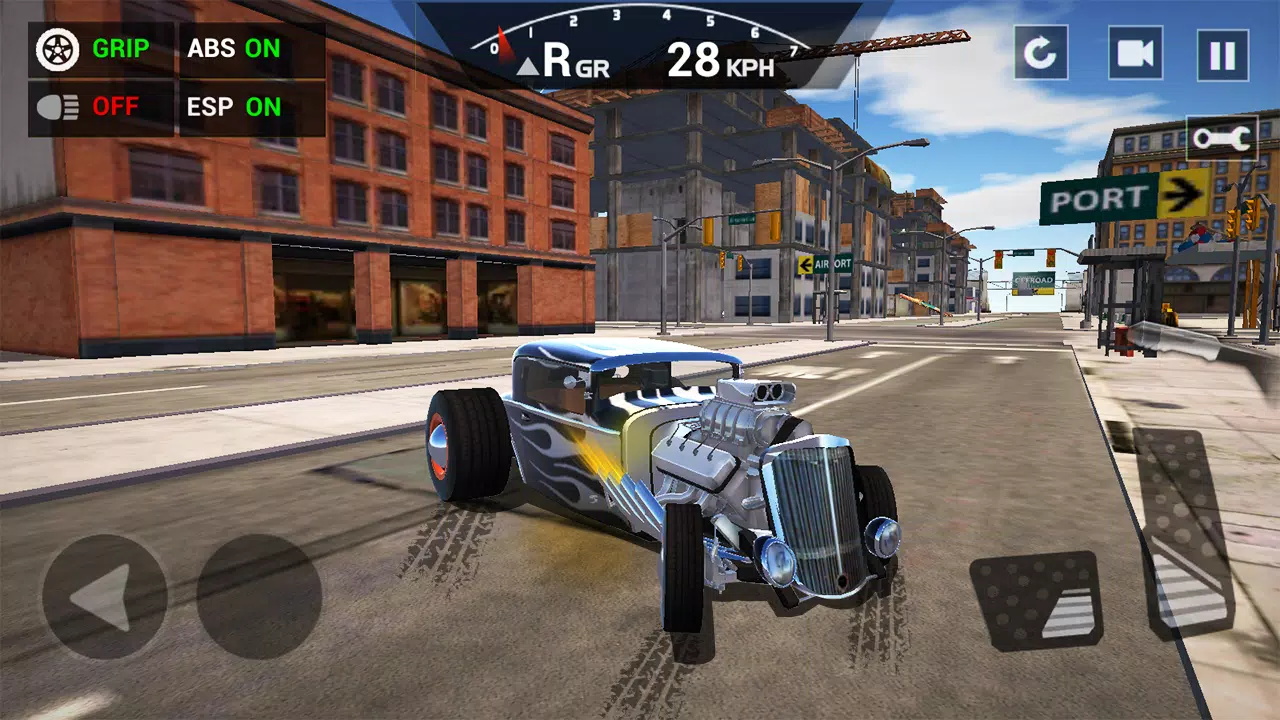Steer left with the arrow button
Viewport: 1280px width, 720px height.
click(x=104, y=597)
